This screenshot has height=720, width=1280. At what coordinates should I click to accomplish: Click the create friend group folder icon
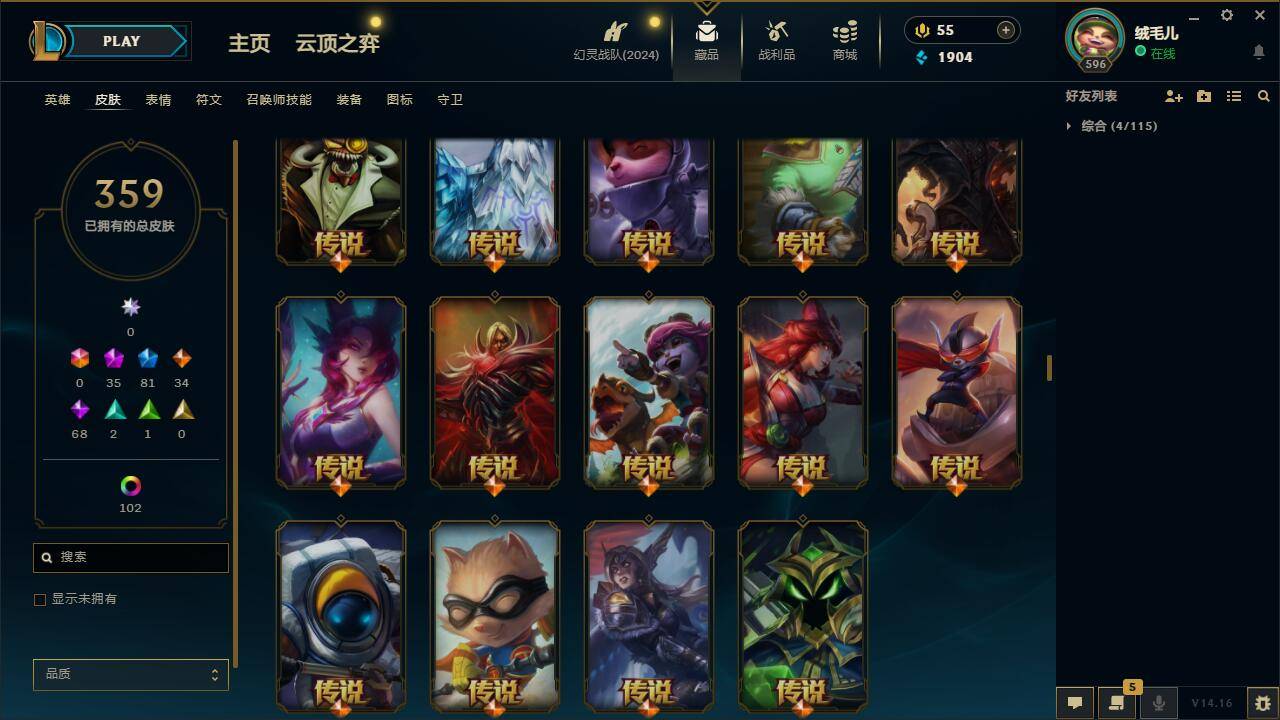[x=1203, y=96]
